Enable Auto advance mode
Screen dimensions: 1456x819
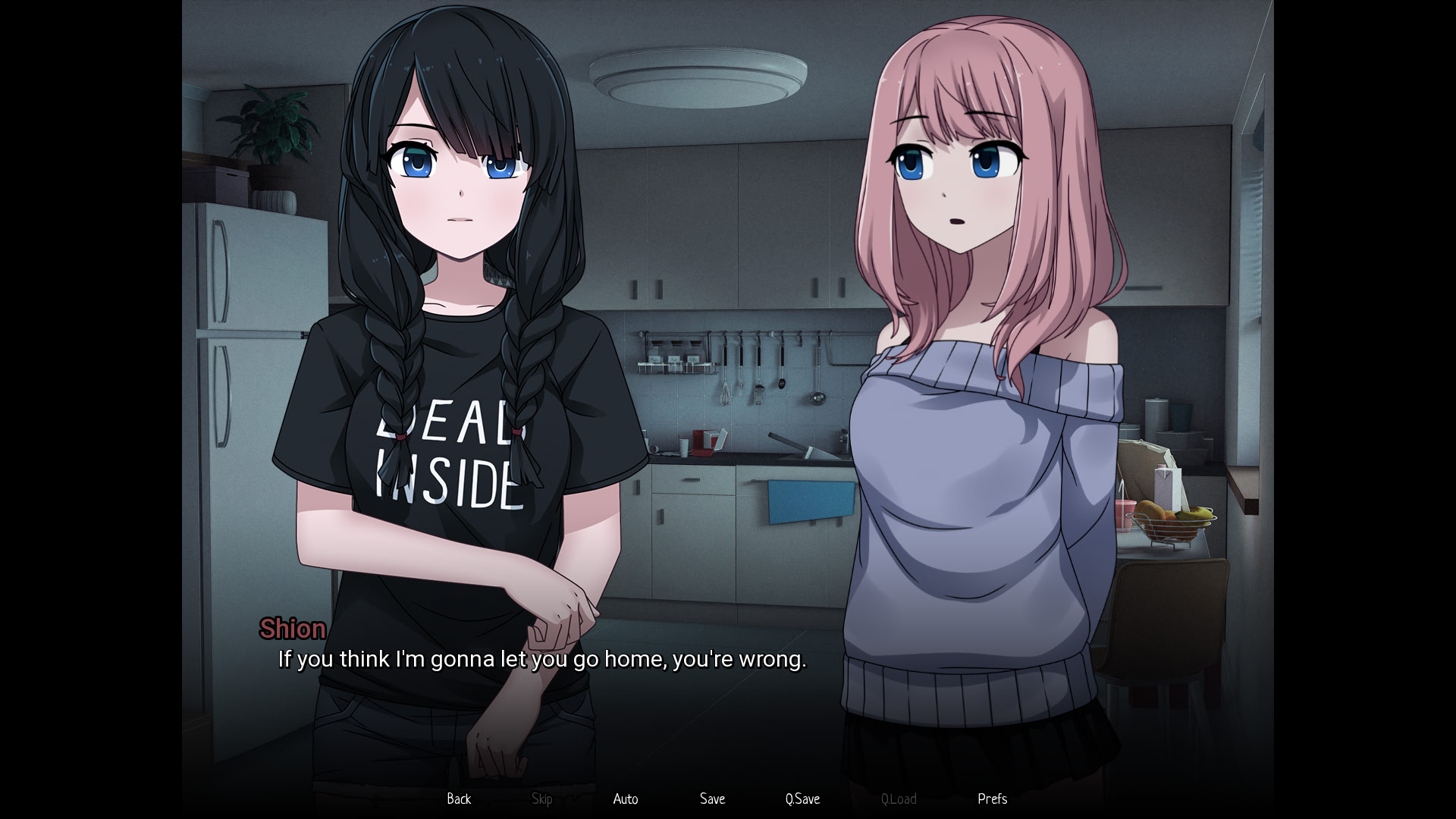coord(626,799)
